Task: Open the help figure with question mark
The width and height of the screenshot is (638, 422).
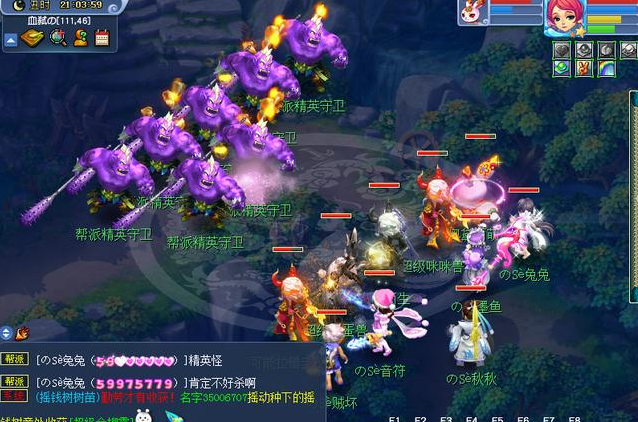Action: [x=80, y=38]
